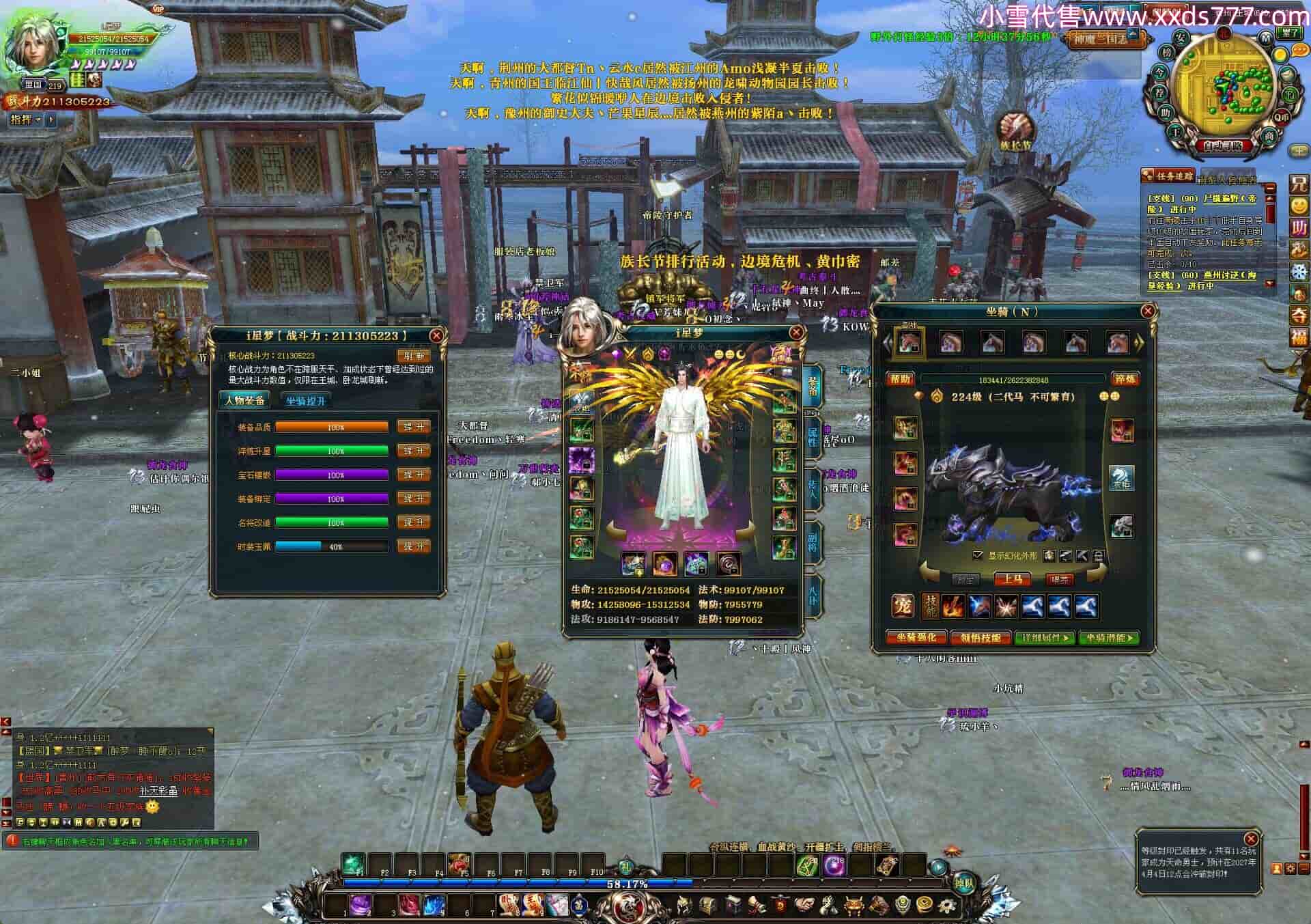
Task: Close the 战斗力 combat power panel
Action: [436, 335]
